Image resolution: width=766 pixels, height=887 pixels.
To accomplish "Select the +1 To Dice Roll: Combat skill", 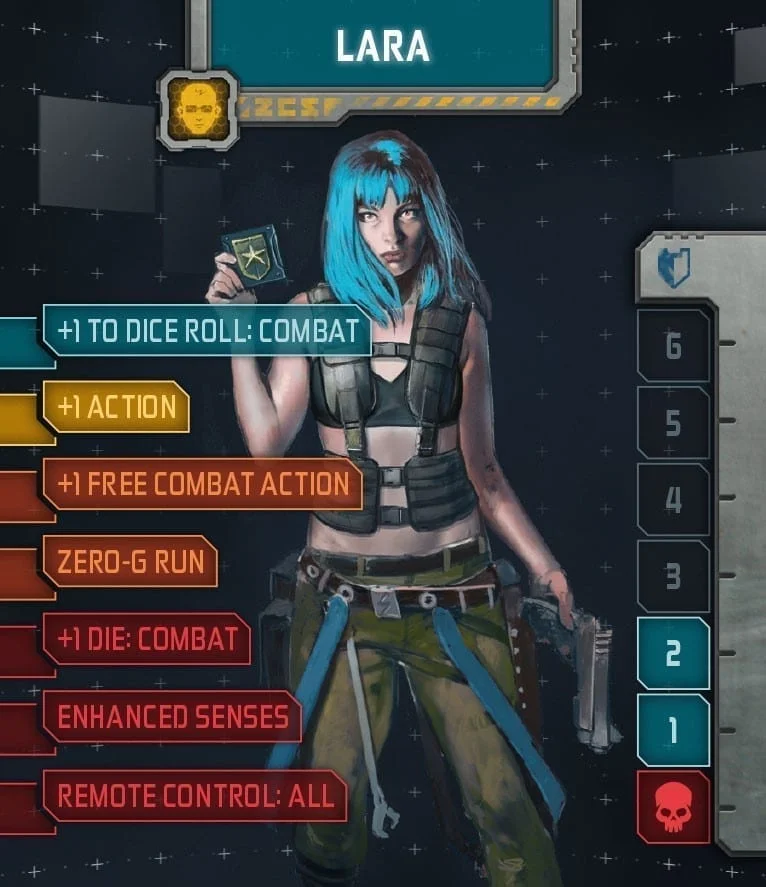I will coord(208,332).
